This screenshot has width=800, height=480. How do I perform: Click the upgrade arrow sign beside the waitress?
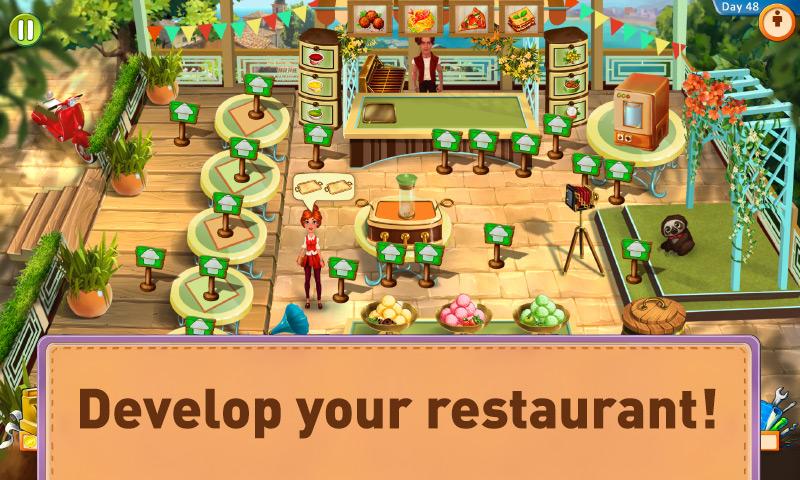tap(343, 269)
